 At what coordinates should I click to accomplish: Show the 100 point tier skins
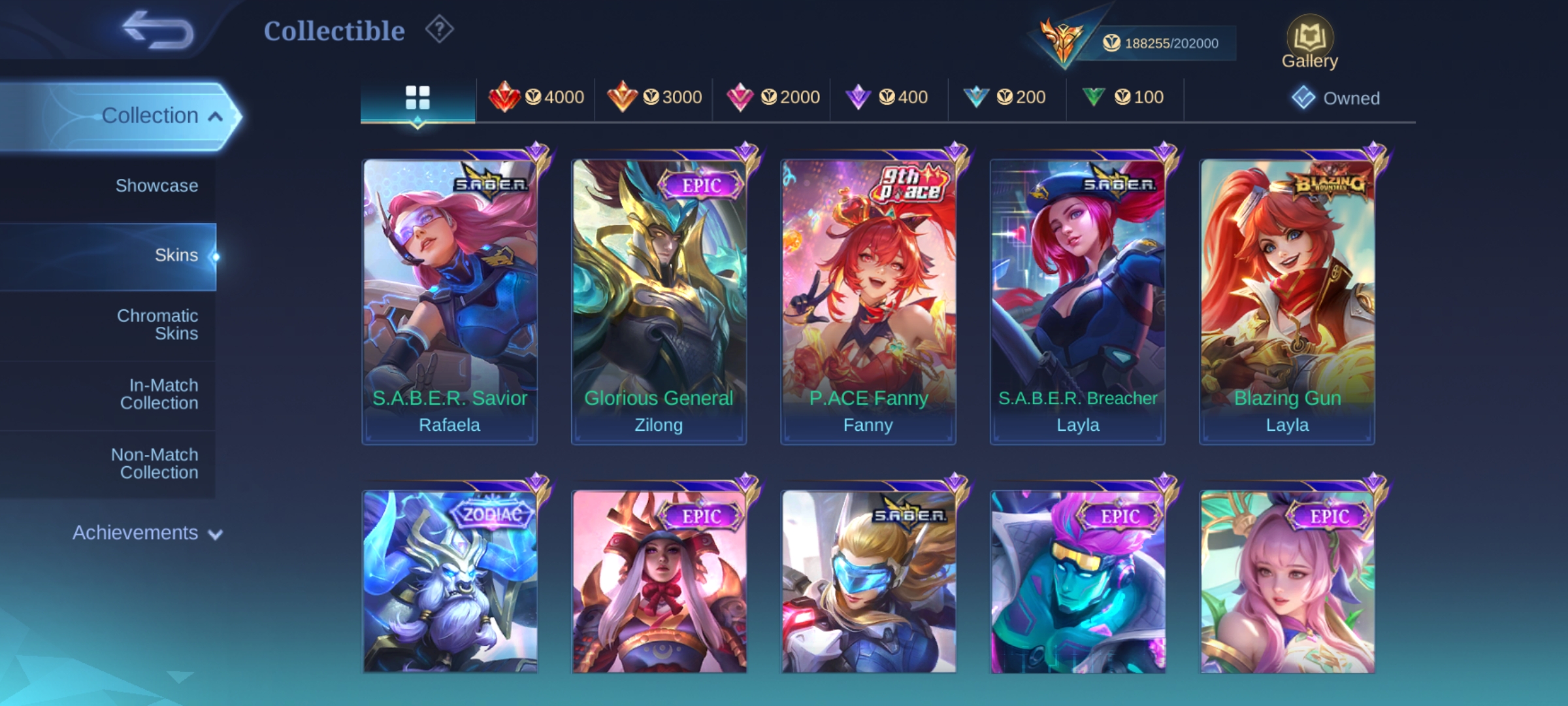pos(1123,97)
